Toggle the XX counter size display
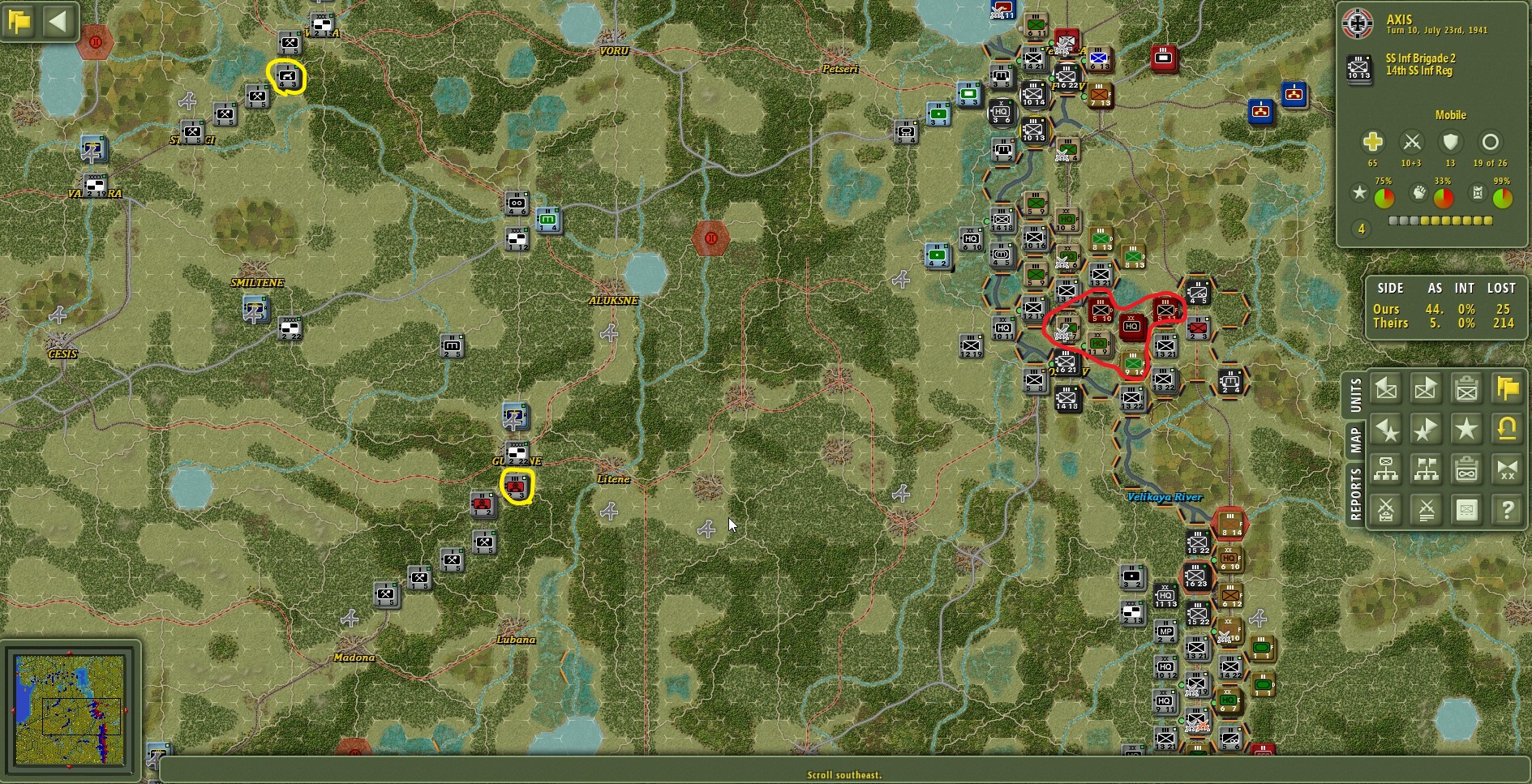1532x784 pixels. coord(1508,469)
